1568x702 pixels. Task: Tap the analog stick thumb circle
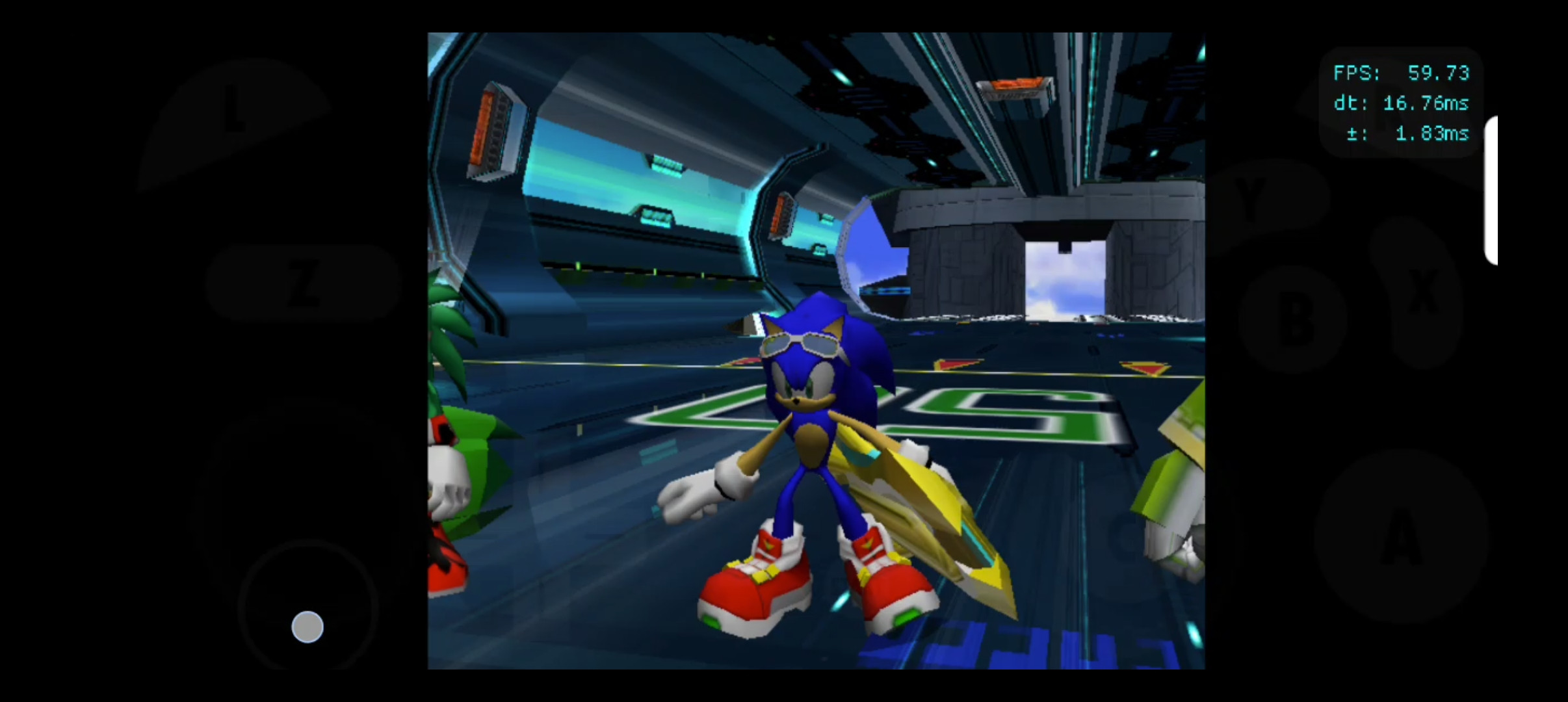click(x=307, y=626)
